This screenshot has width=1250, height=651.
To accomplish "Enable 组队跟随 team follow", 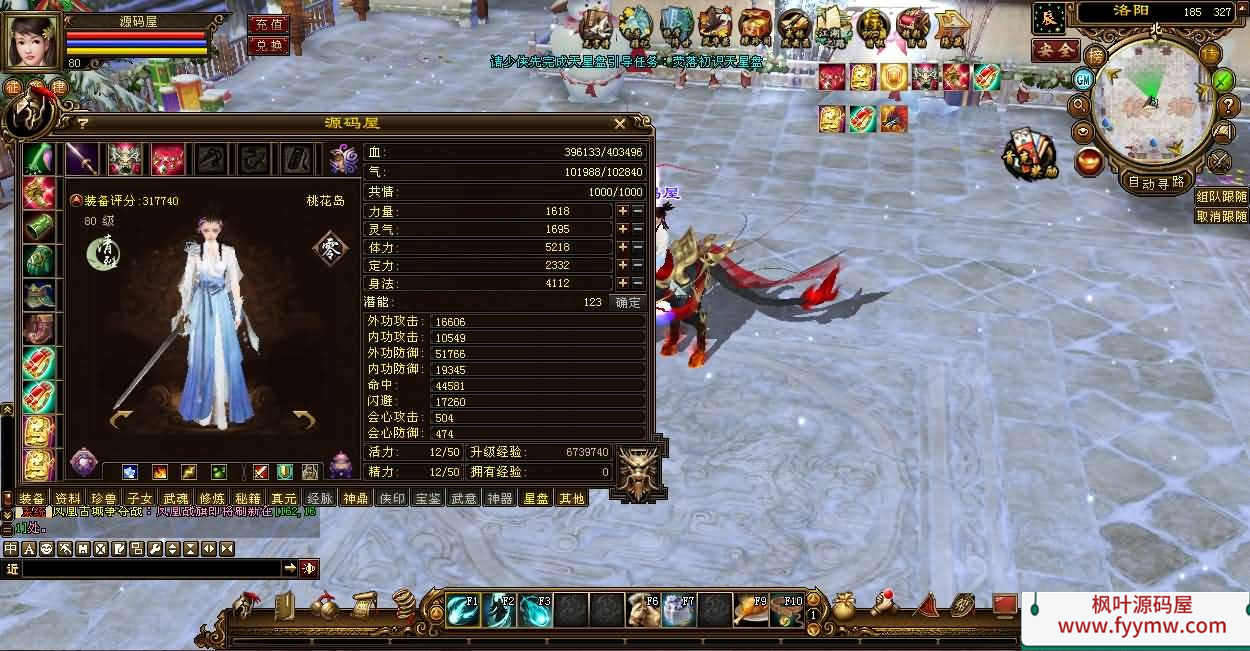I will (1221, 197).
